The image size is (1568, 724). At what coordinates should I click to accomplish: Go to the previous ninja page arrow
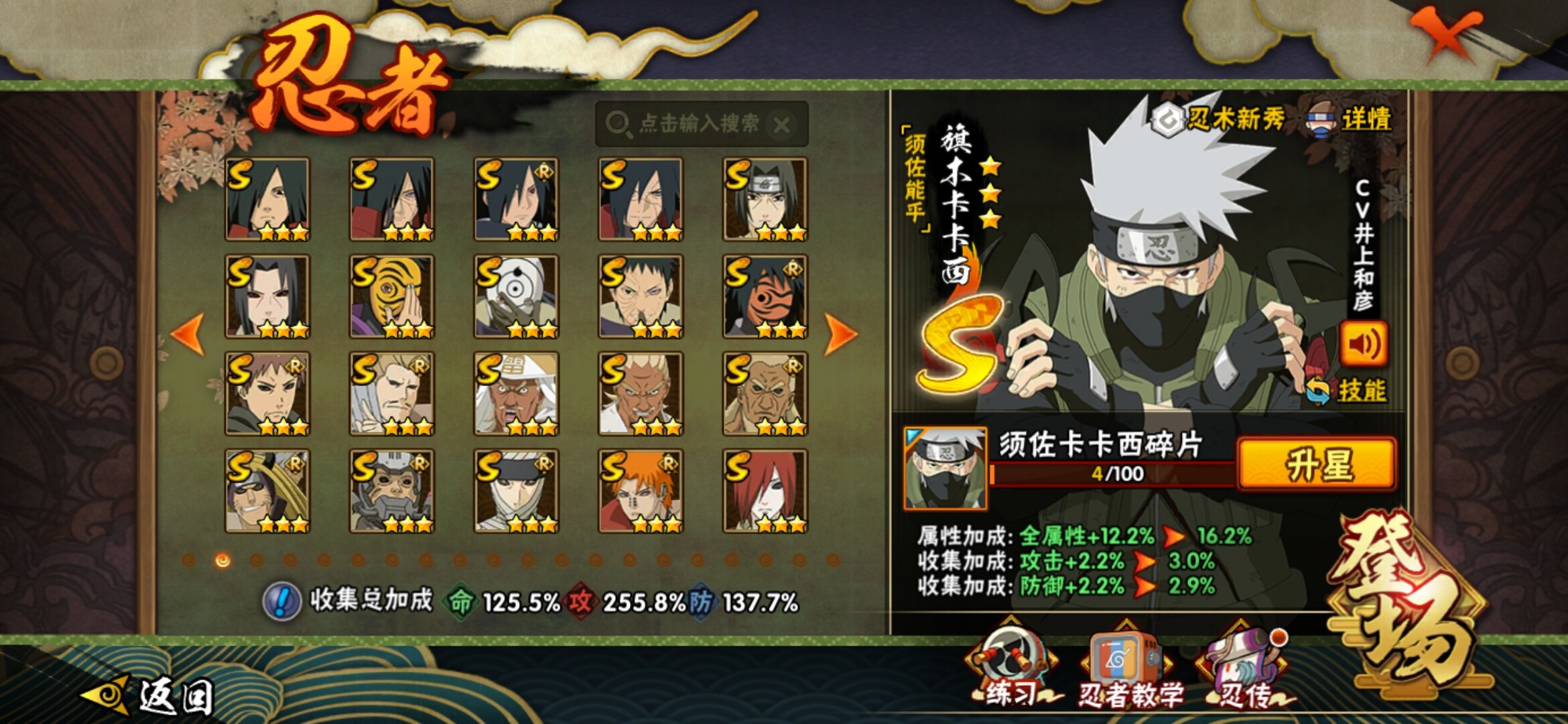pos(188,333)
